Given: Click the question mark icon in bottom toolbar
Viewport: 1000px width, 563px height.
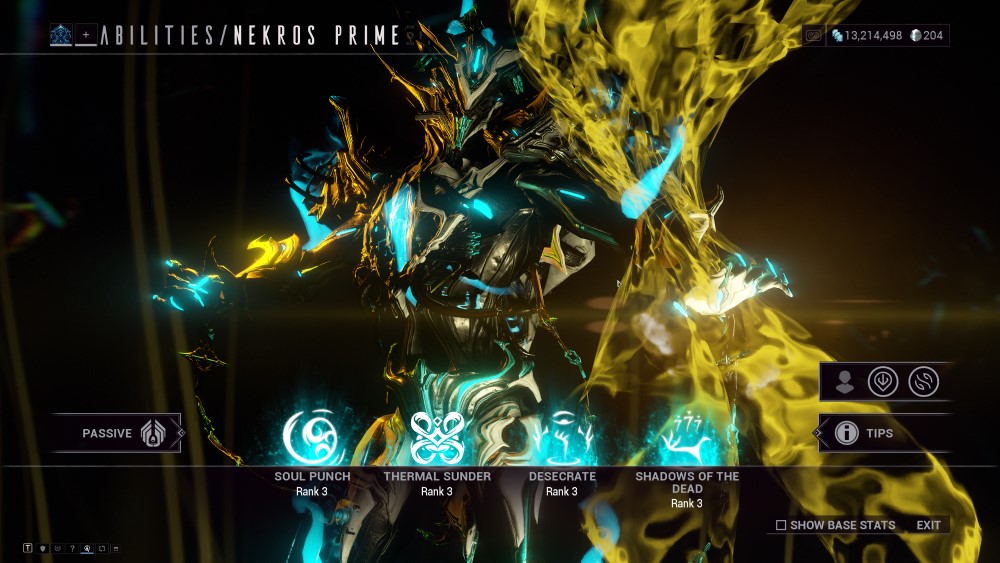Looking at the screenshot, I should coord(72,548).
